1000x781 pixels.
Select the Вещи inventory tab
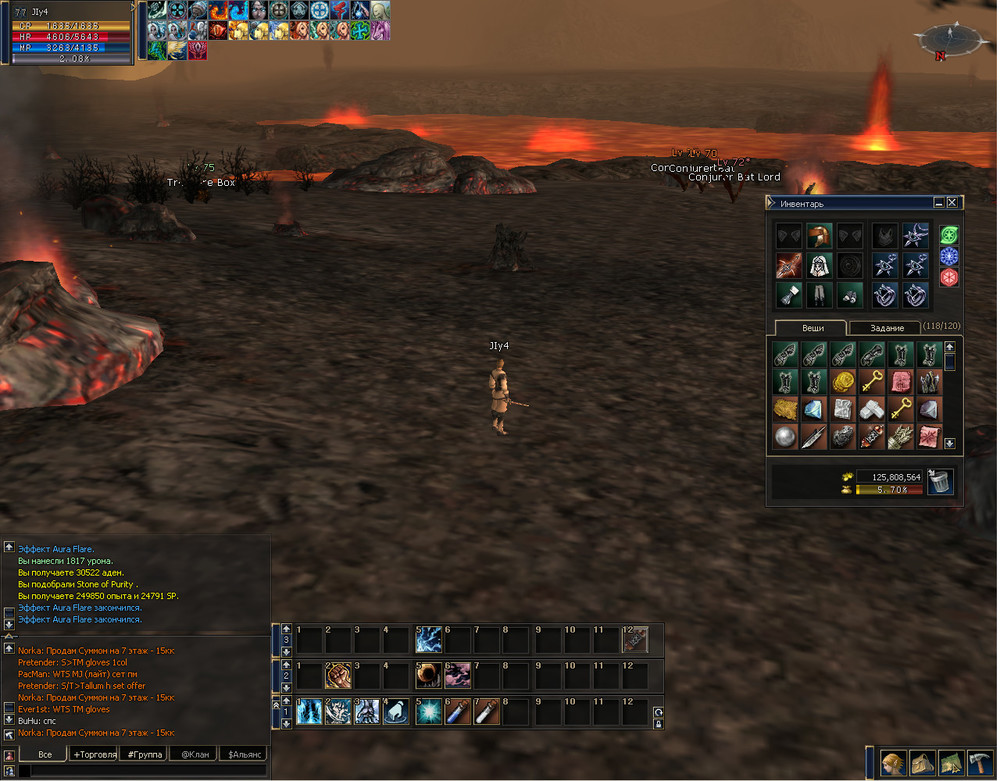811,328
